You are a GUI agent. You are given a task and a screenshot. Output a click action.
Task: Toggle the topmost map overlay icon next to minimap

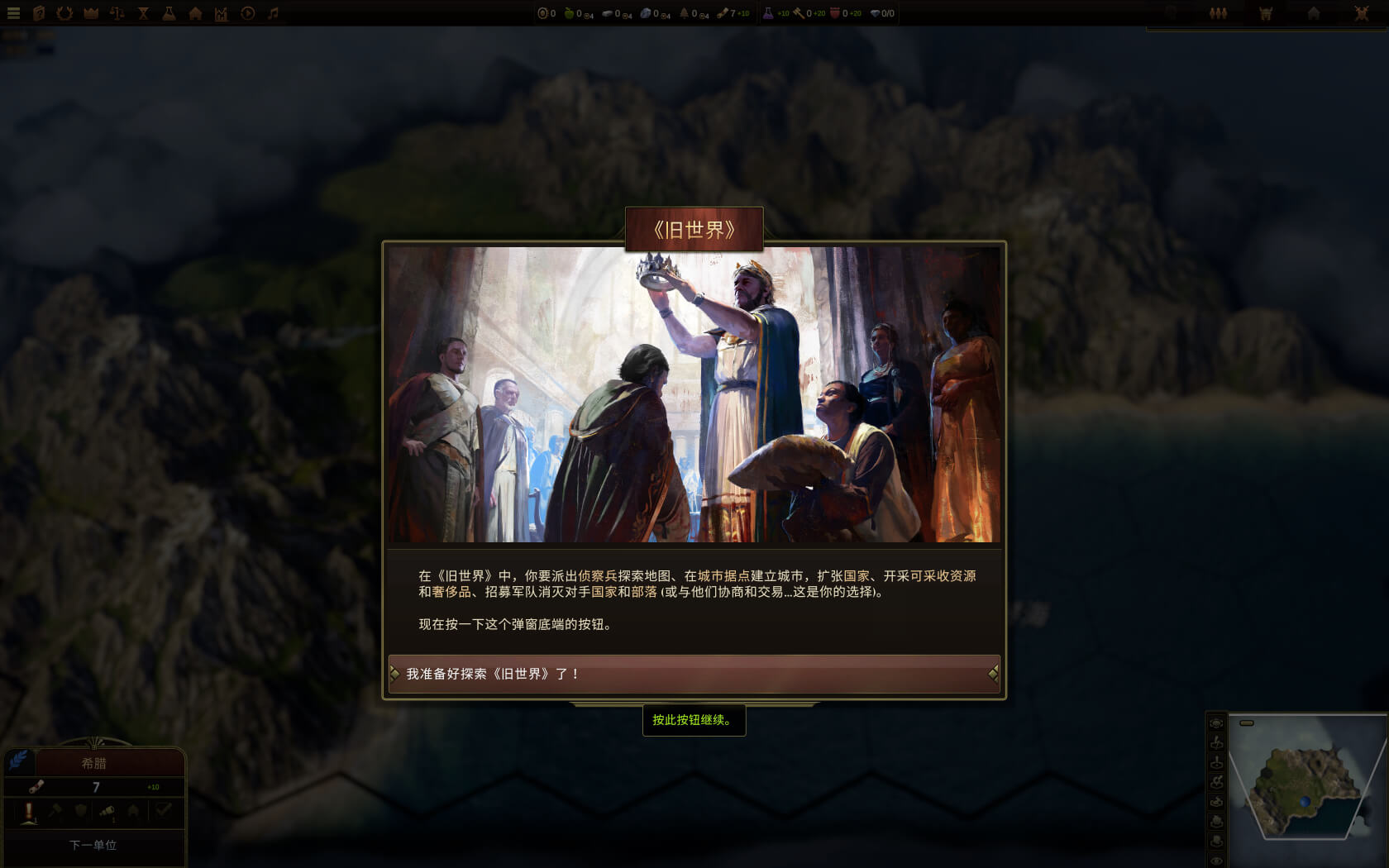pyautogui.click(x=1217, y=723)
